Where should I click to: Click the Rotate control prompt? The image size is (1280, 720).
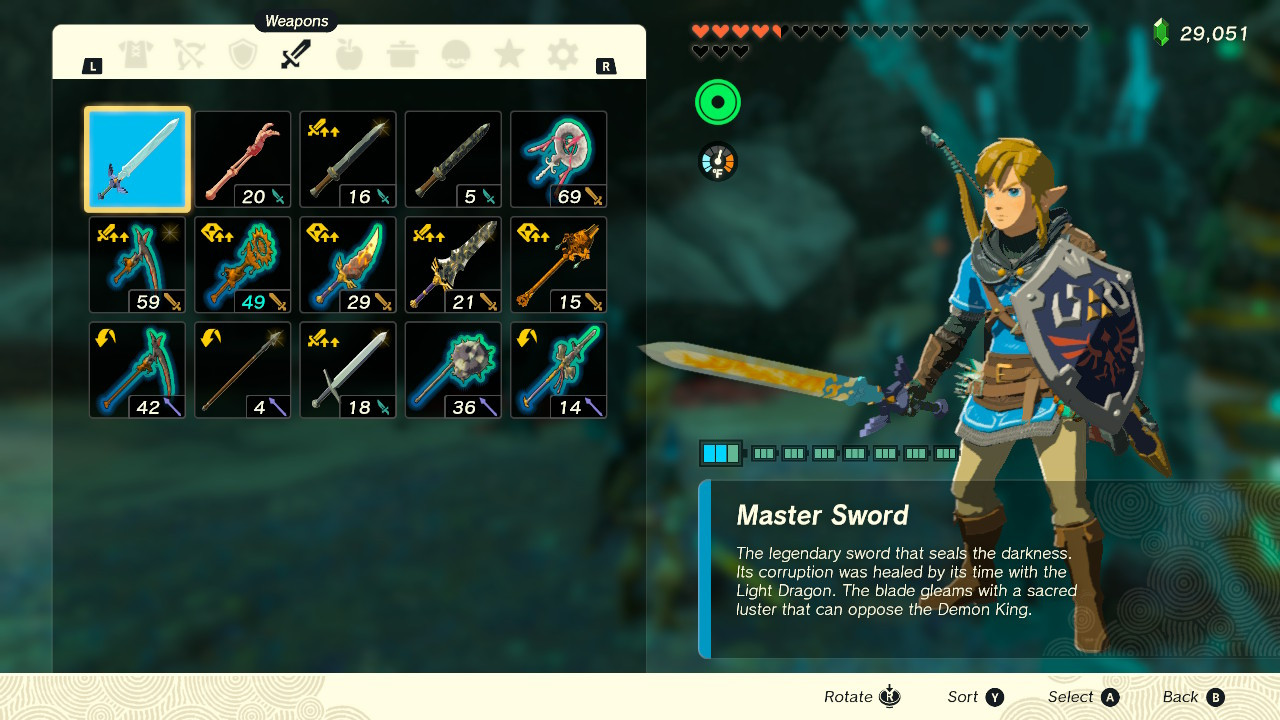point(861,696)
